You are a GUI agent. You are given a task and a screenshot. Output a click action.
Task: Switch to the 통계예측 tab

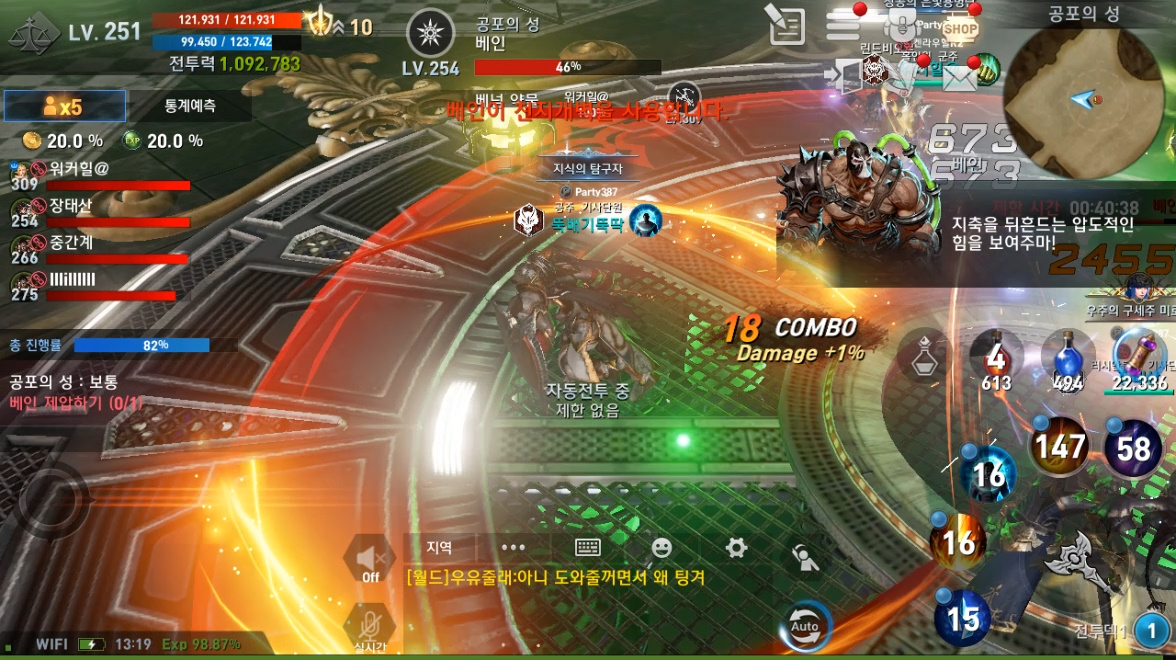tap(189, 106)
